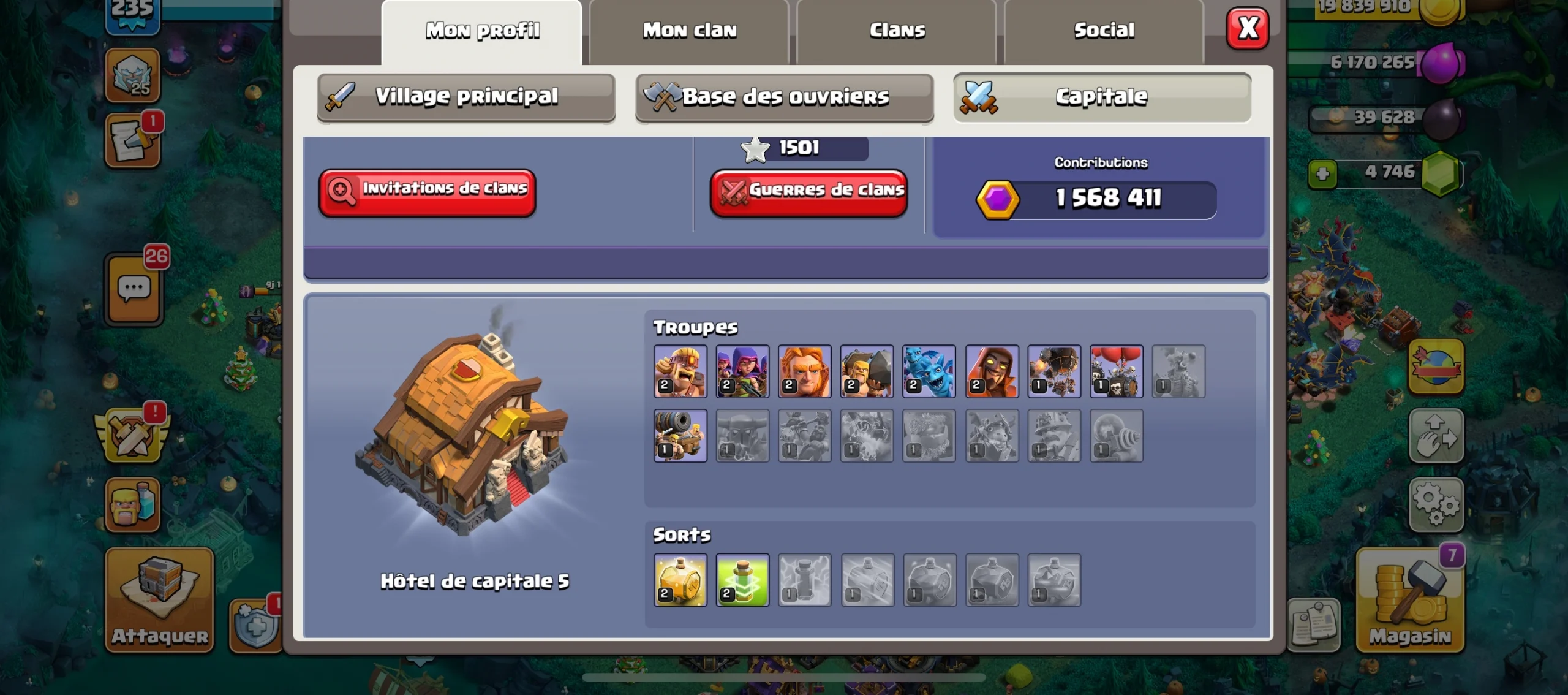Switch to the Social tab

click(1104, 29)
